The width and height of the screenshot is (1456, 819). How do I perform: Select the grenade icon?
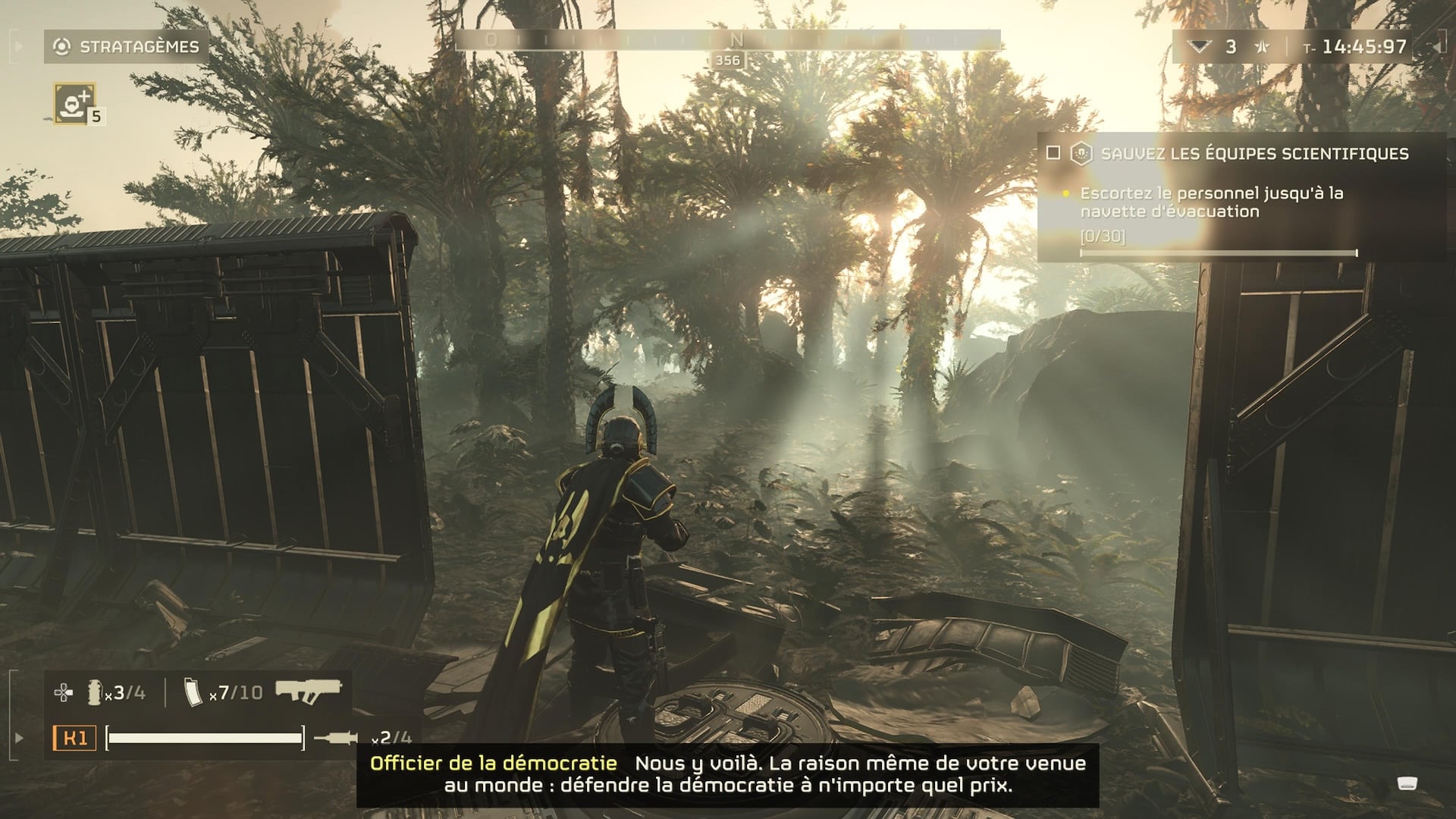pos(94,692)
